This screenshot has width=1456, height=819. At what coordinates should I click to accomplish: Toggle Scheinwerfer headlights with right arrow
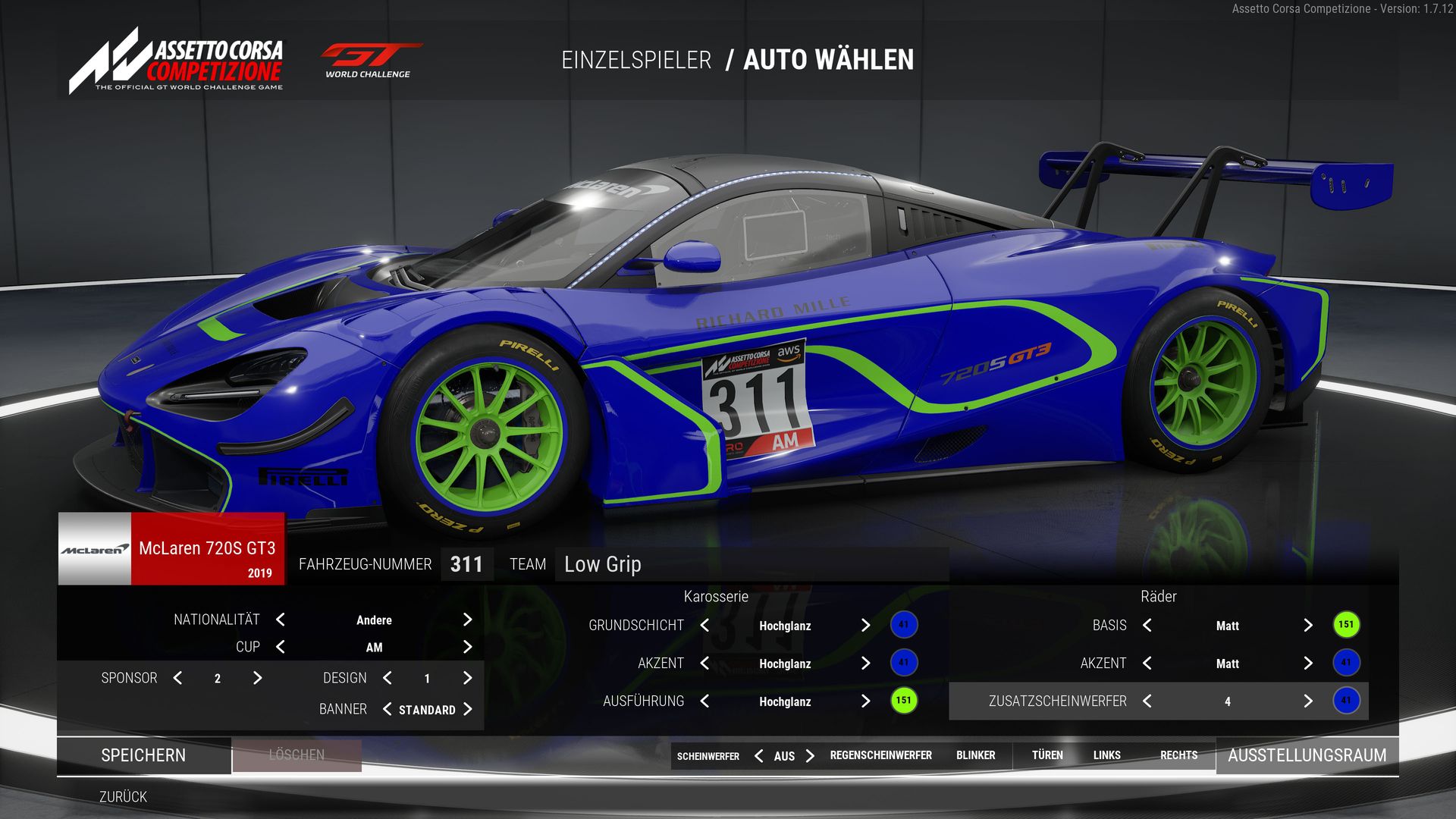pyautogui.click(x=810, y=756)
